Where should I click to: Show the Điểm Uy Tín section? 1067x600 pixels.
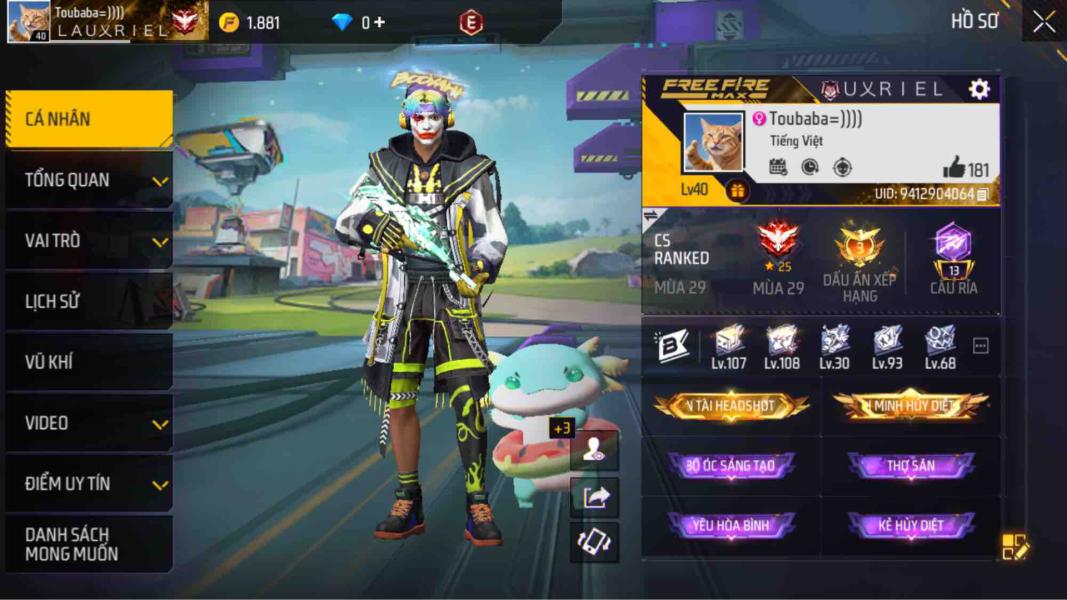point(88,484)
